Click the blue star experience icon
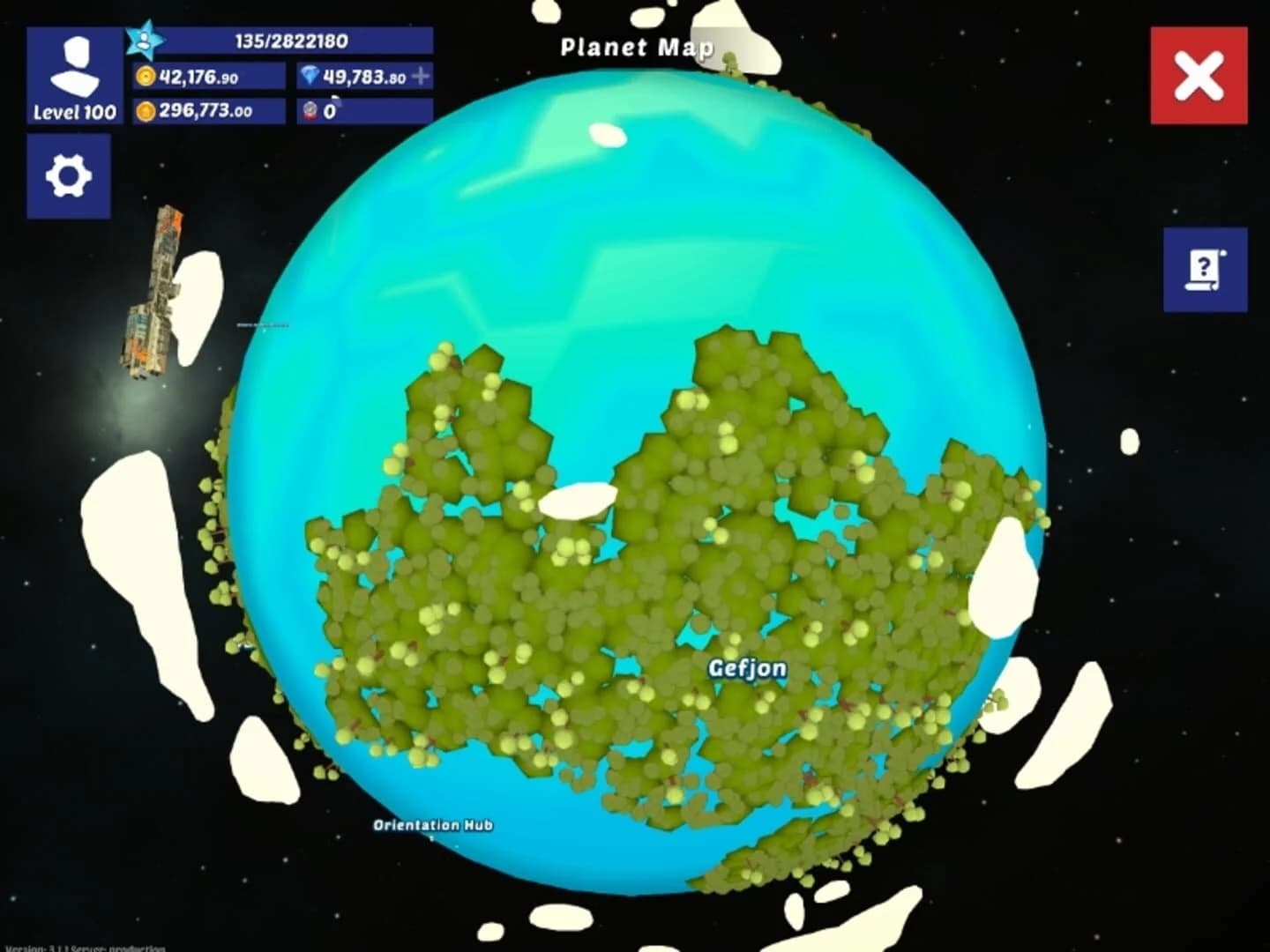 pyautogui.click(x=144, y=39)
